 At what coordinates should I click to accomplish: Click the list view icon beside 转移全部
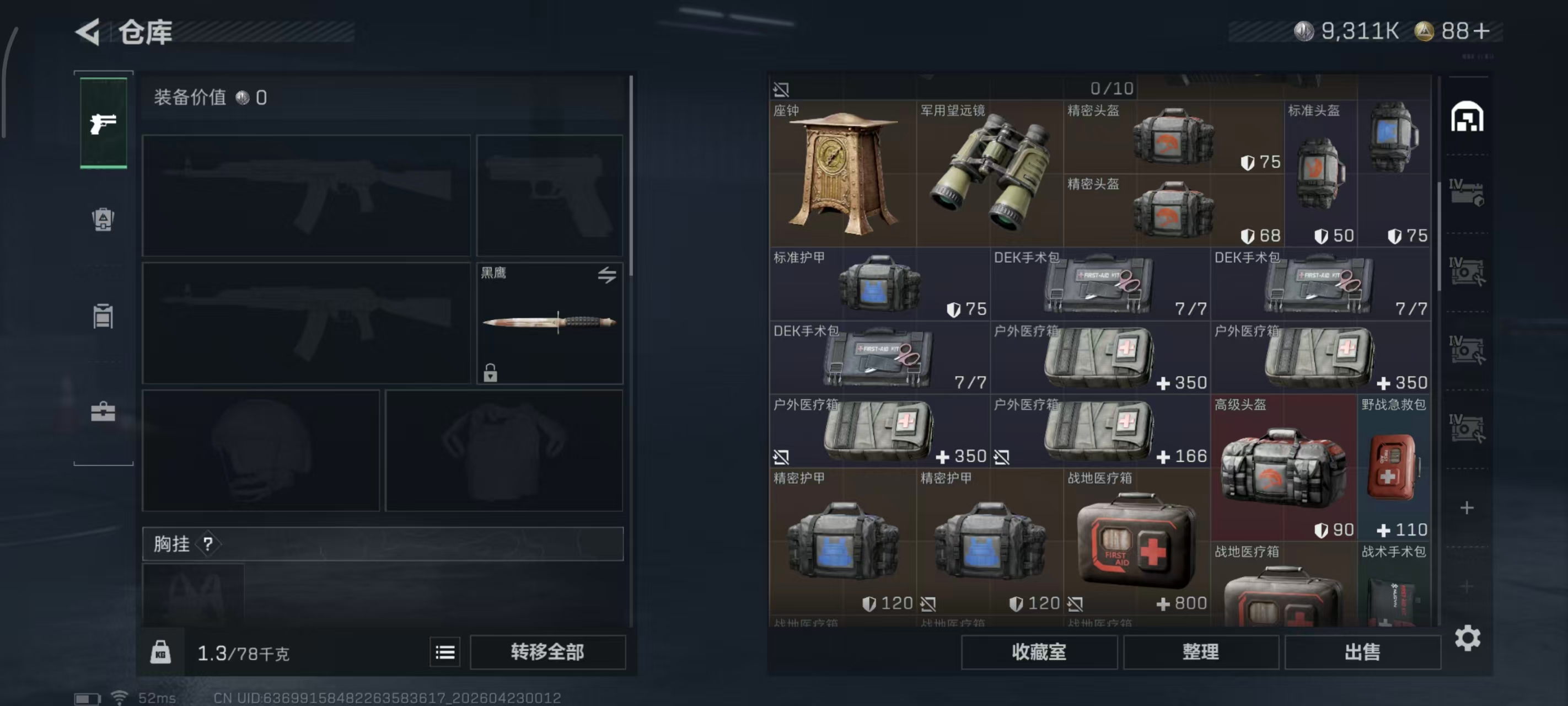pyautogui.click(x=445, y=652)
